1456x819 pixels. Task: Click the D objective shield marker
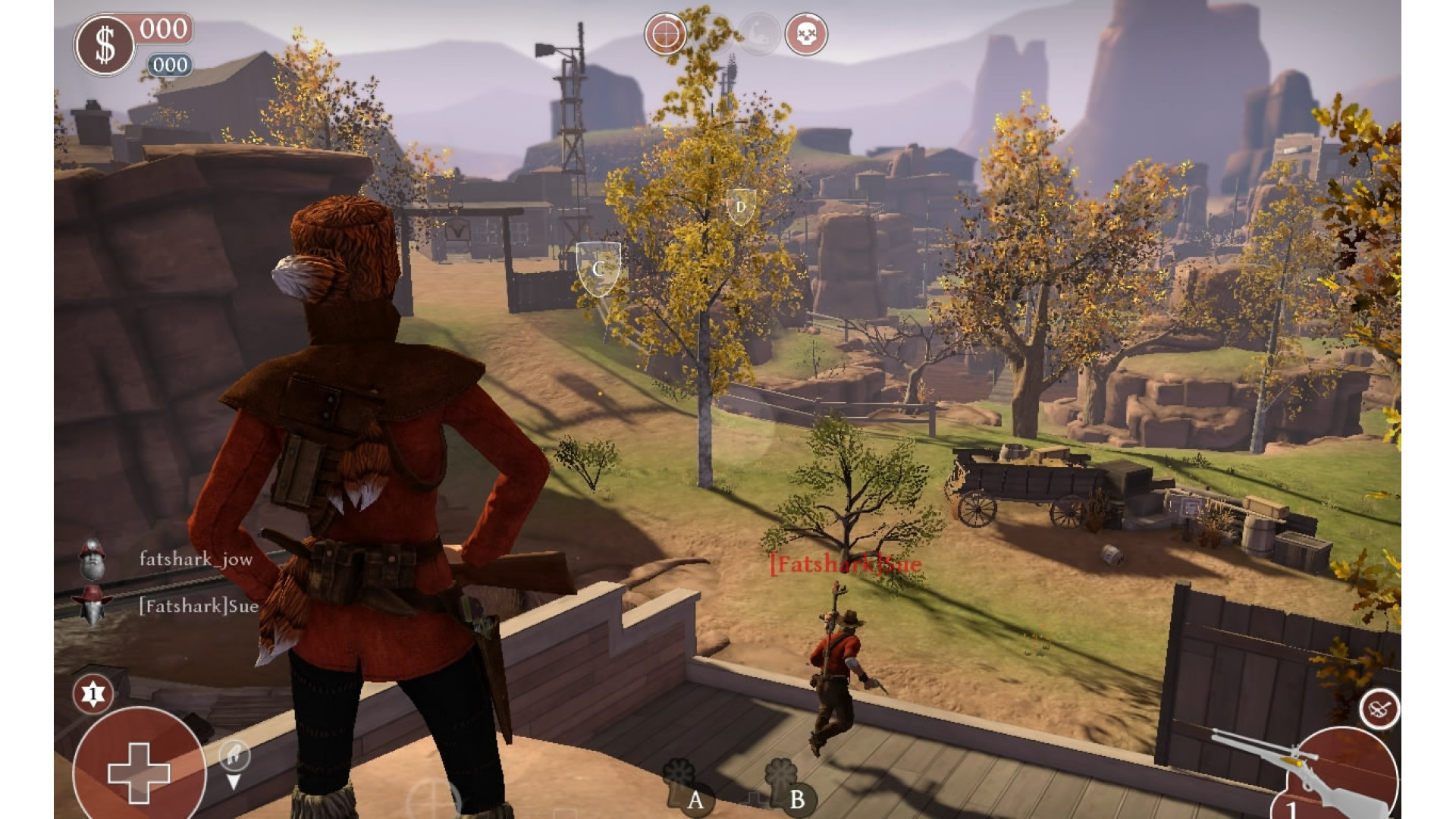click(740, 206)
